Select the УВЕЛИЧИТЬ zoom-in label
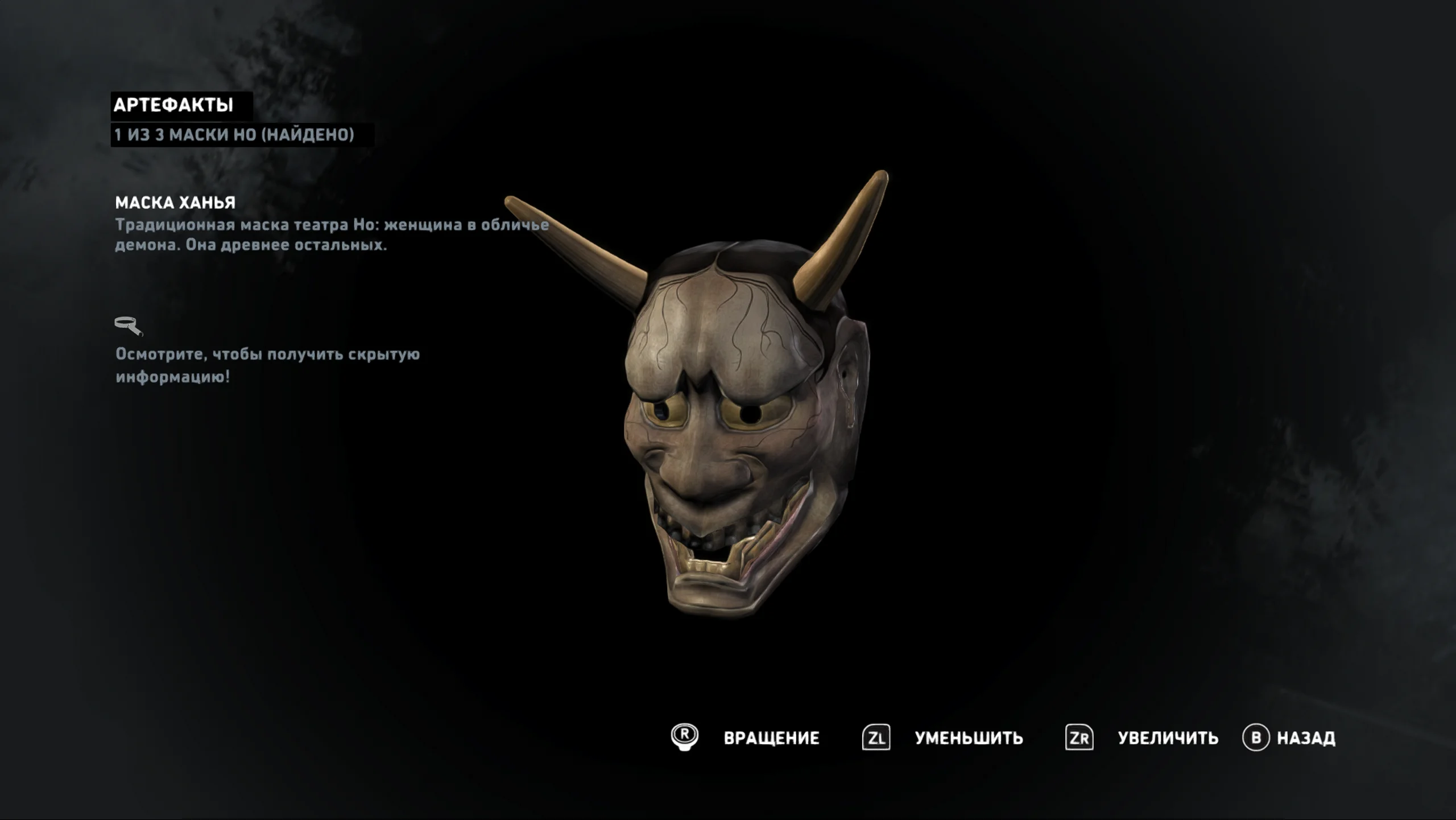 [x=1168, y=738]
